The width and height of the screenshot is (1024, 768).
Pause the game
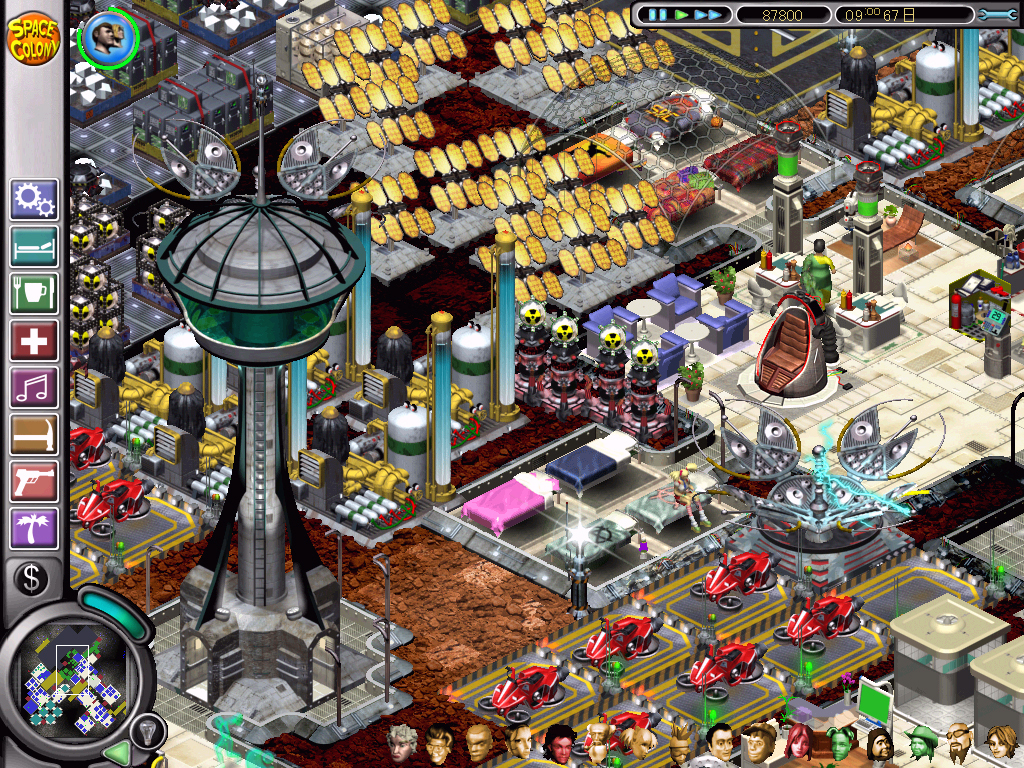tap(657, 15)
